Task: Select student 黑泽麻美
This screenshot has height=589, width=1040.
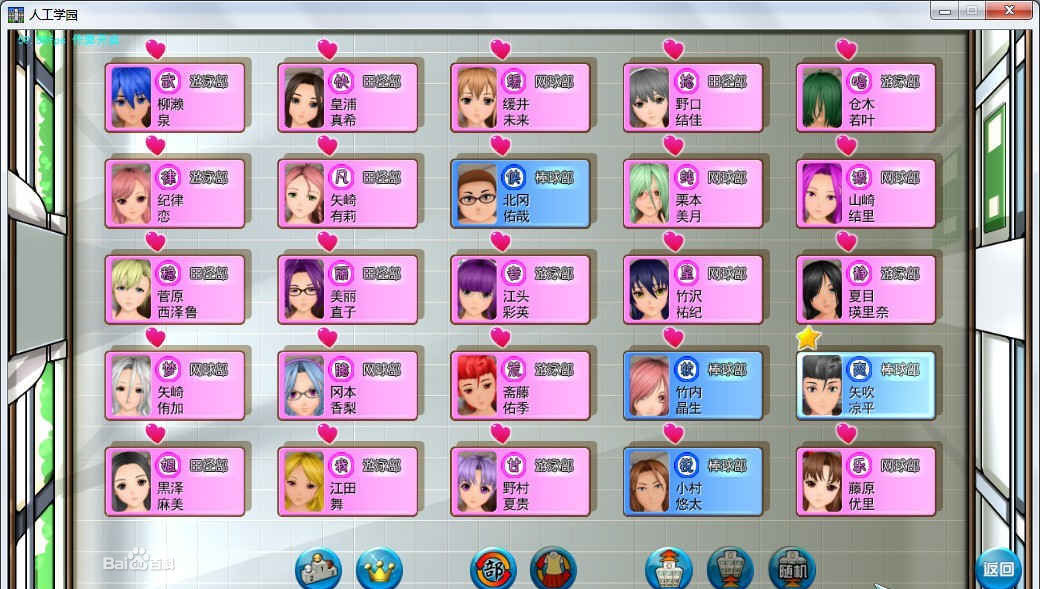Action: (x=176, y=481)
